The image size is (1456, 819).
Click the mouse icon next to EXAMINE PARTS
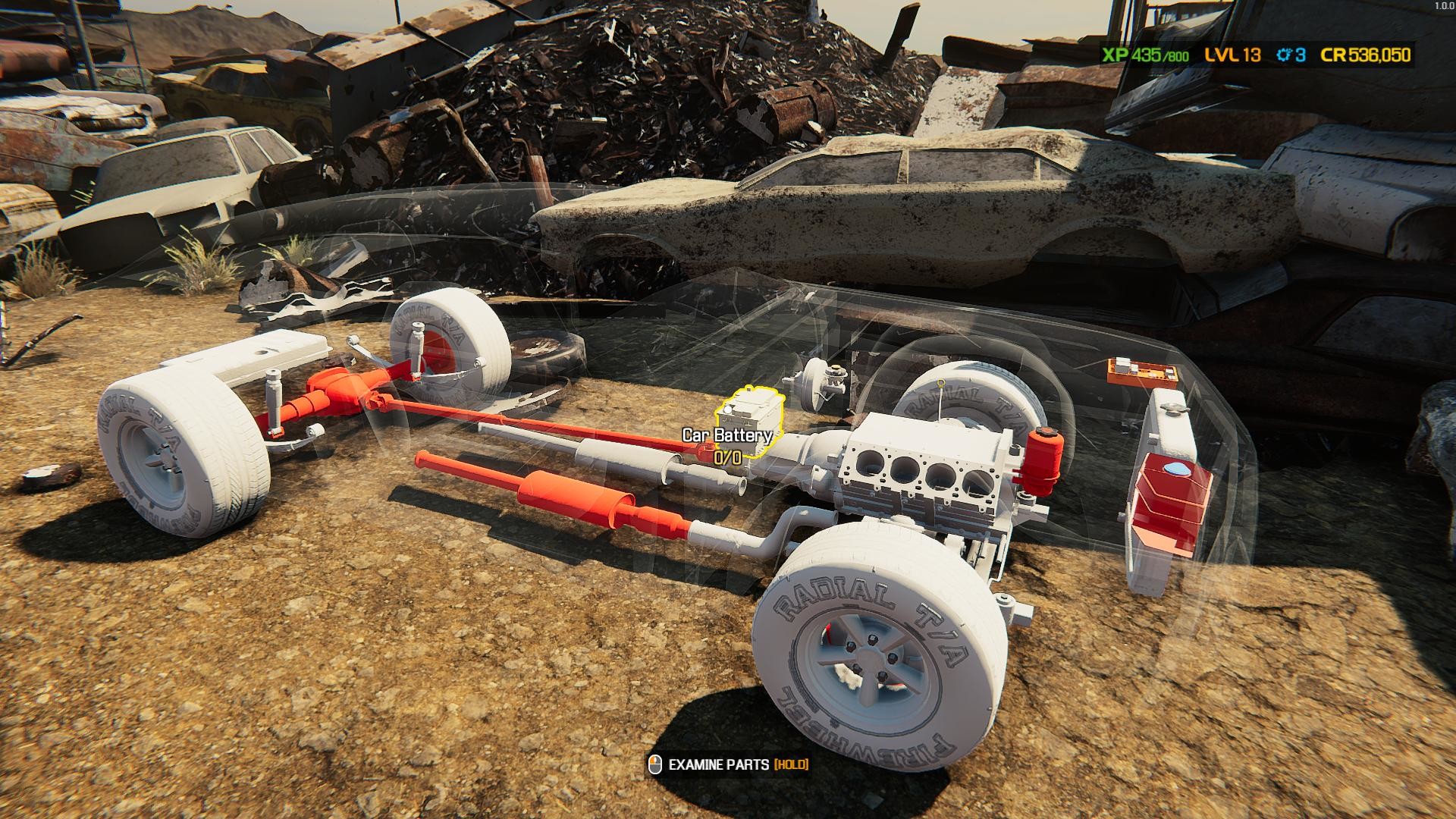click(654, 766)
